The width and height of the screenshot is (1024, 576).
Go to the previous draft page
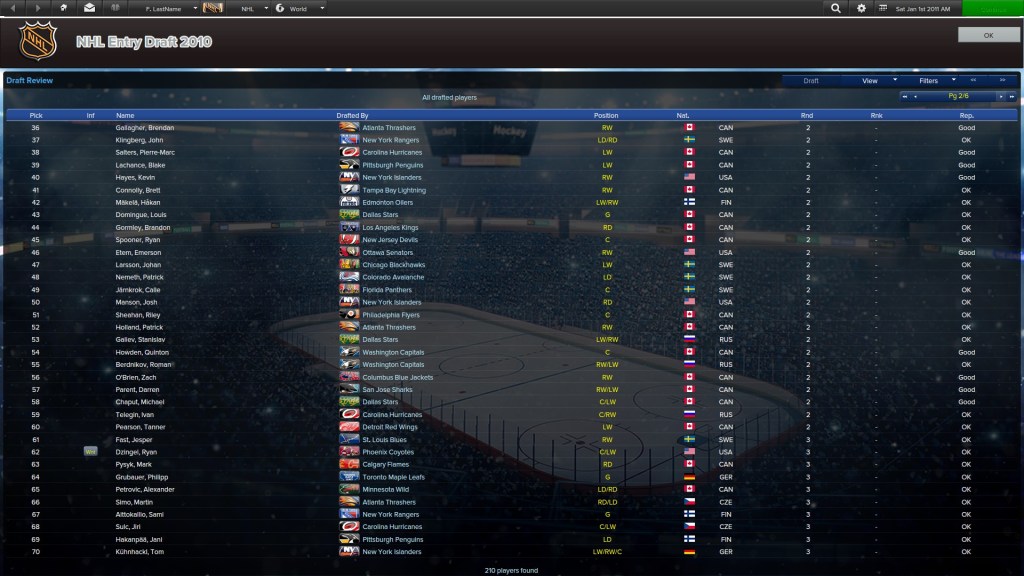pos(915,97)
